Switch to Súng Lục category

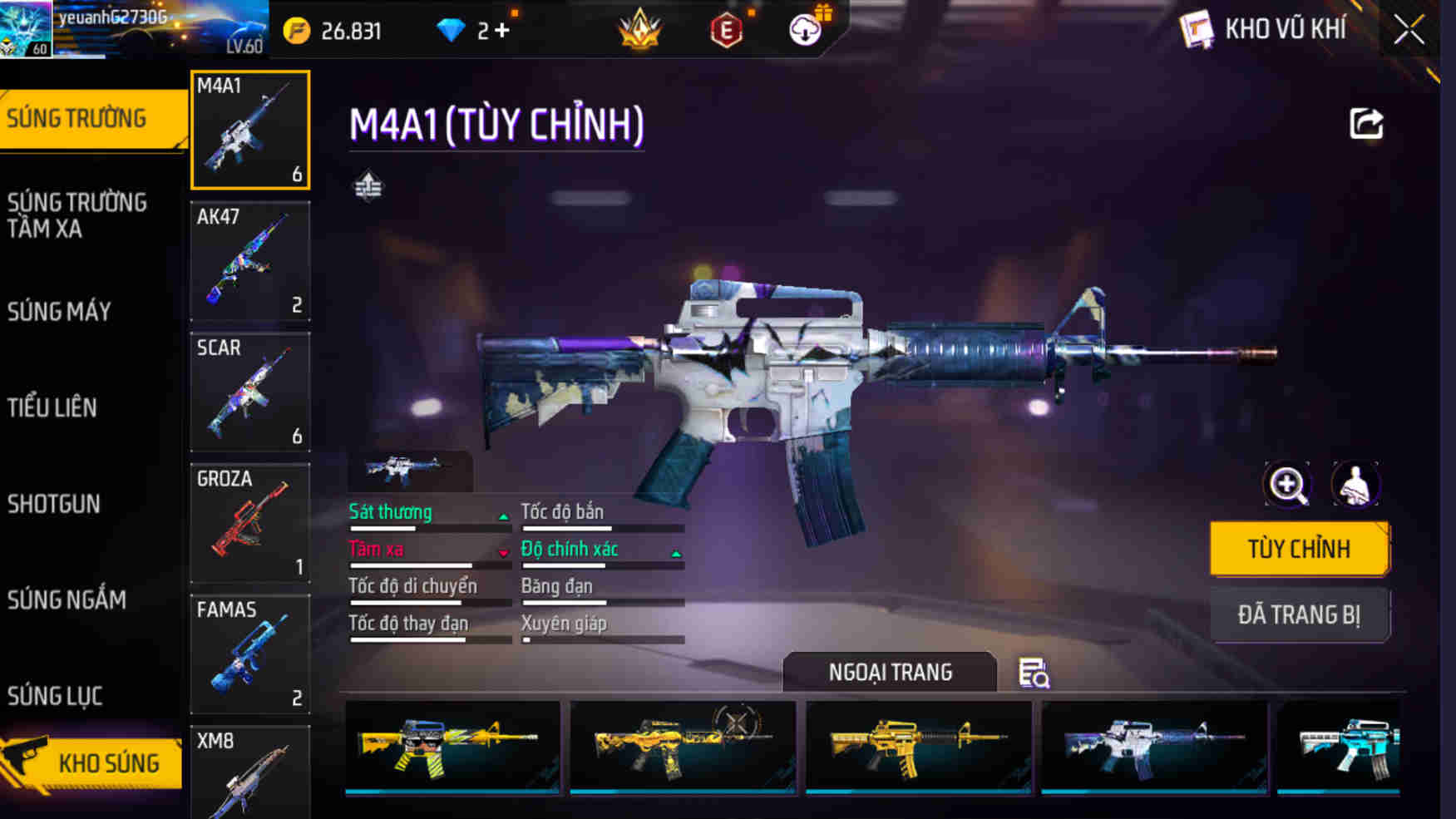click(x=55, y=696)
